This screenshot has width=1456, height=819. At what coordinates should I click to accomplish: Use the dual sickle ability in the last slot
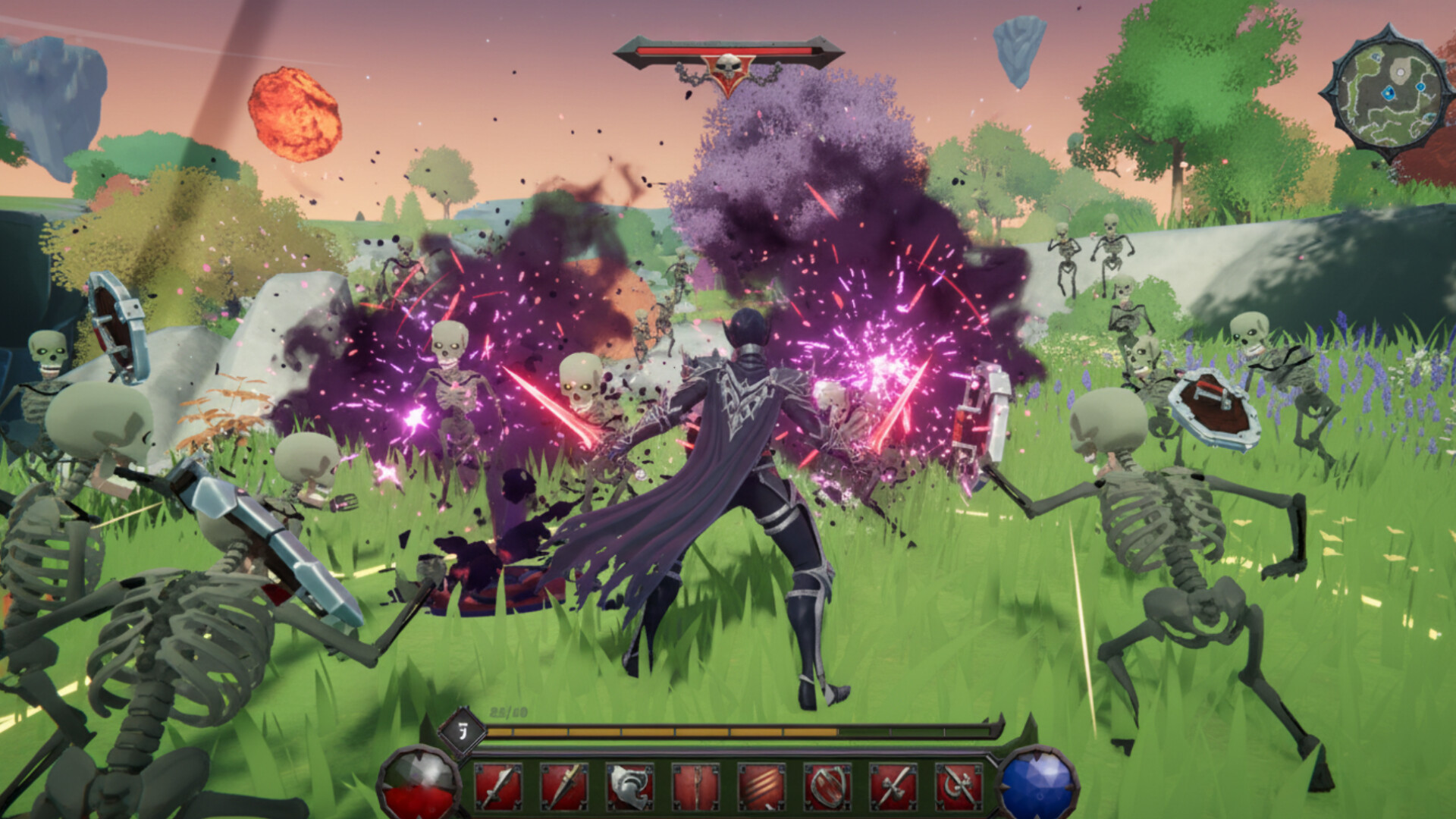(959, 787)
